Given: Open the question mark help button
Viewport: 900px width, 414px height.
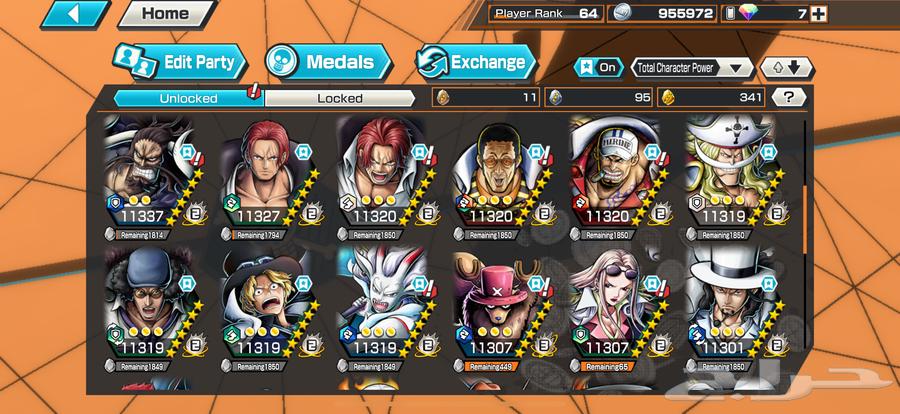Looking at the screenshot, I should point(789,98).
